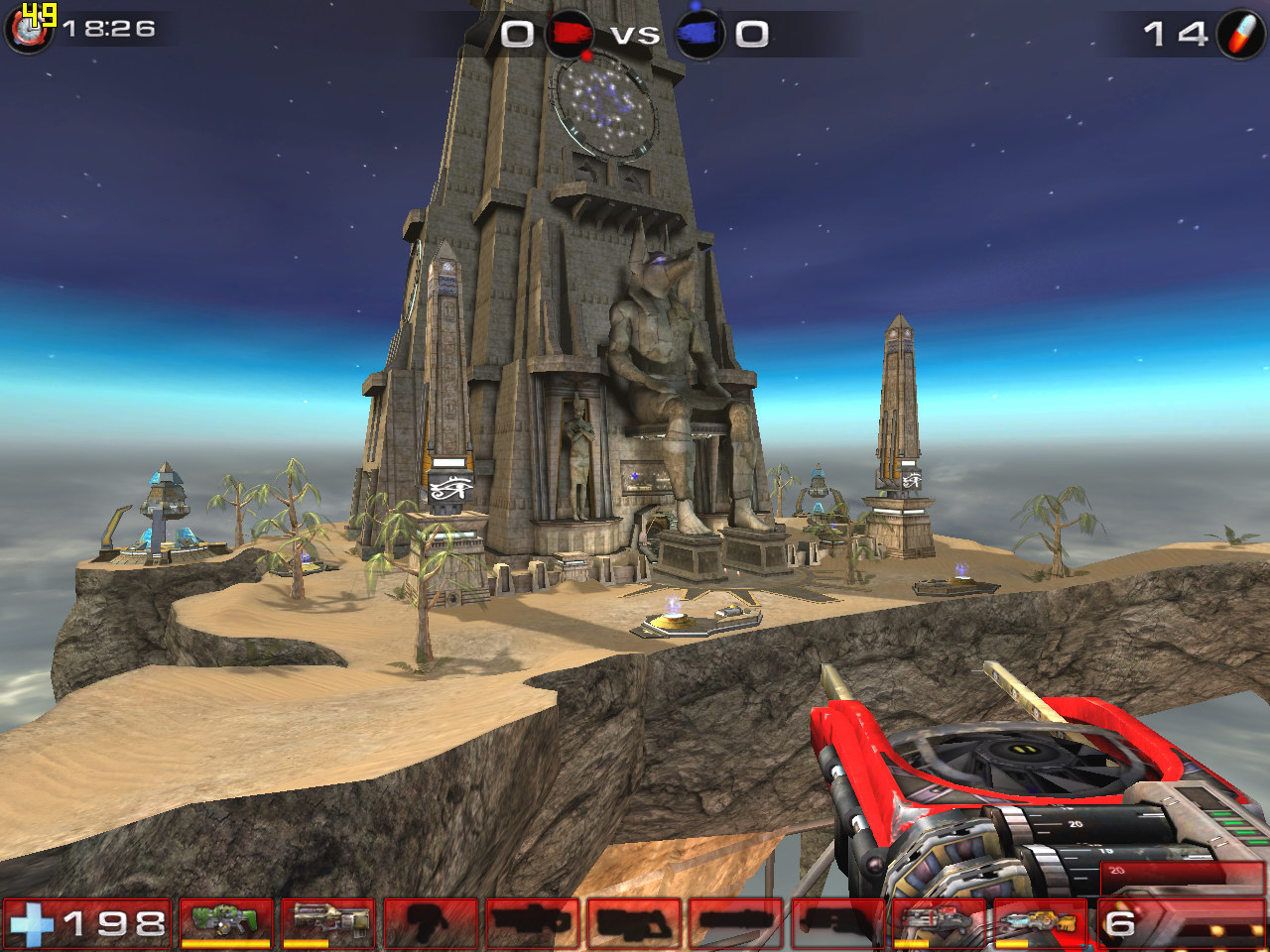Choose the red rocket launcher weapon slot
1270x952 pixels.
(938, 922)
